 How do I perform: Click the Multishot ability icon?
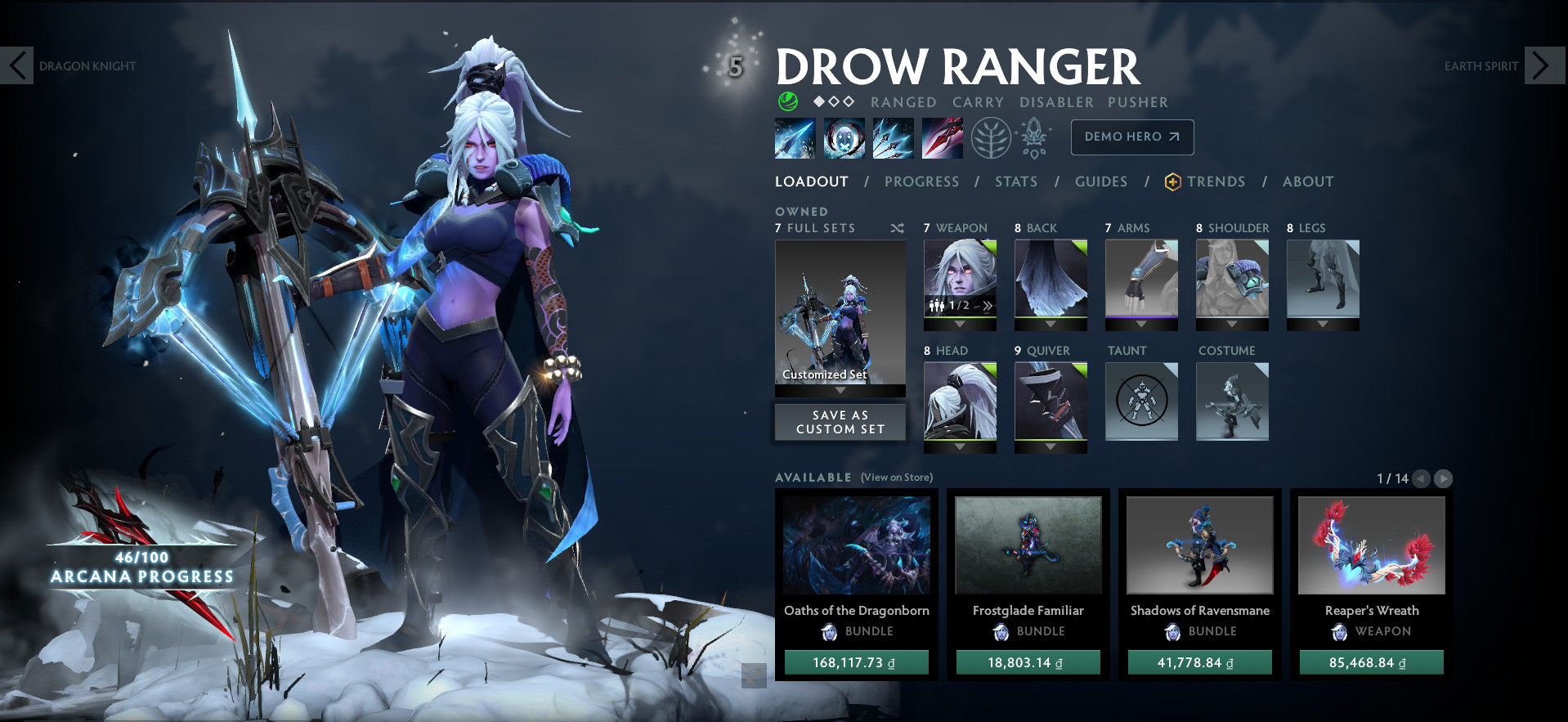click(892, 137)
